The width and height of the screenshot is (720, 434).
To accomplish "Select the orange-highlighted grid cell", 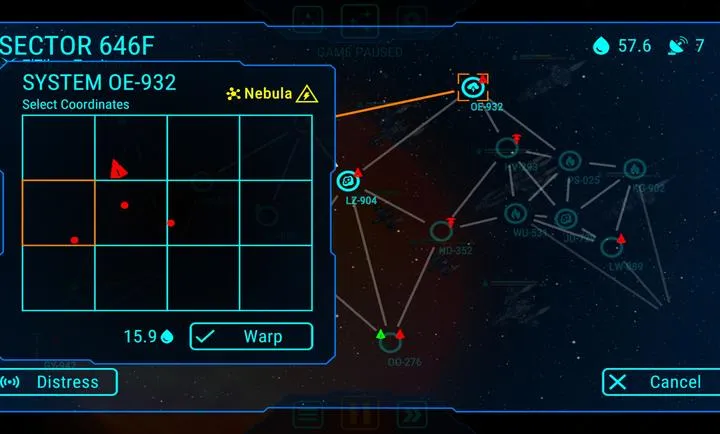I will (58, 212).
